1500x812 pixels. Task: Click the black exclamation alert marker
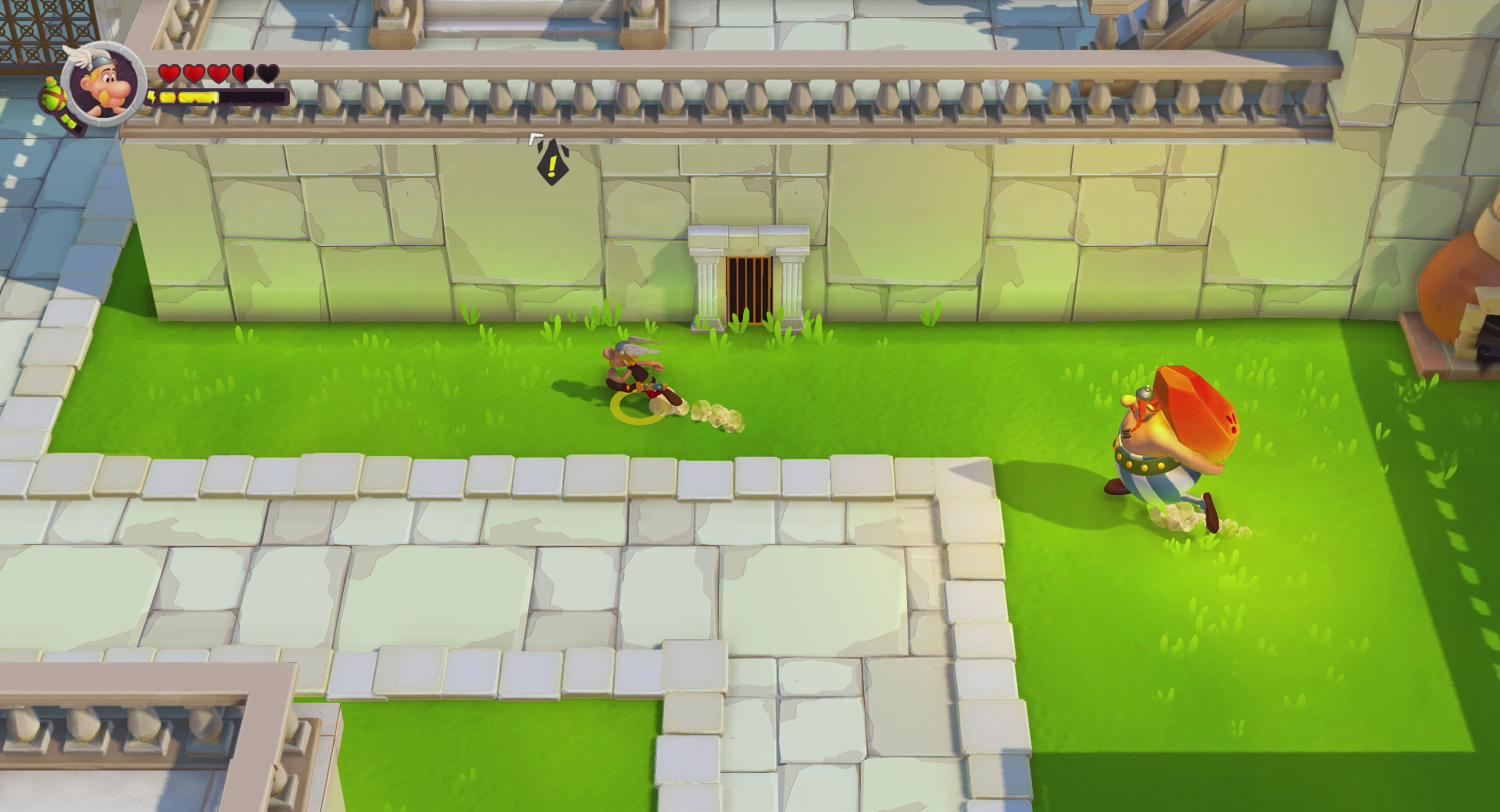(552, 166)
